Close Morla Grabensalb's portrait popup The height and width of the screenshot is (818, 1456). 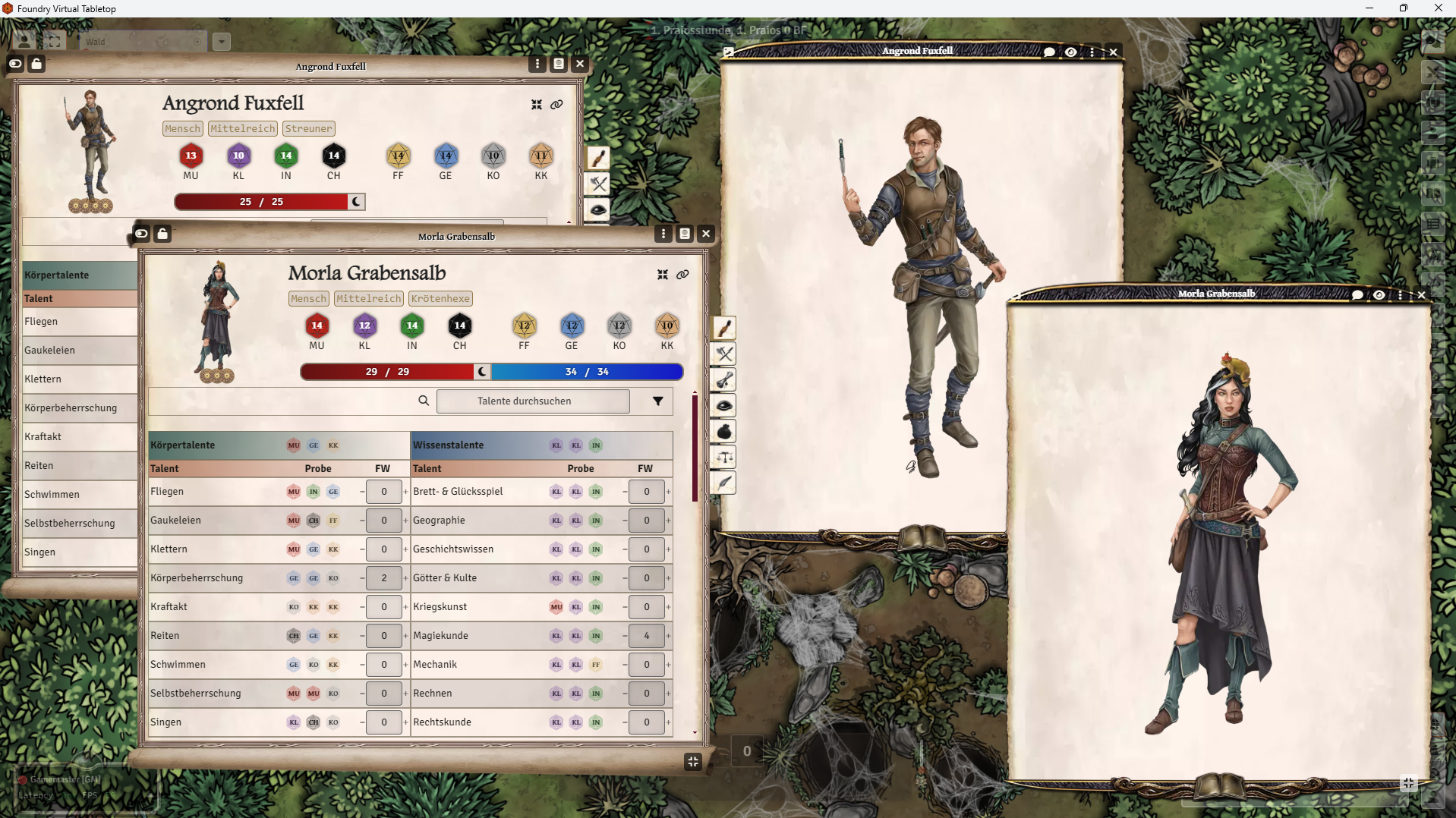pos(1422,294)
